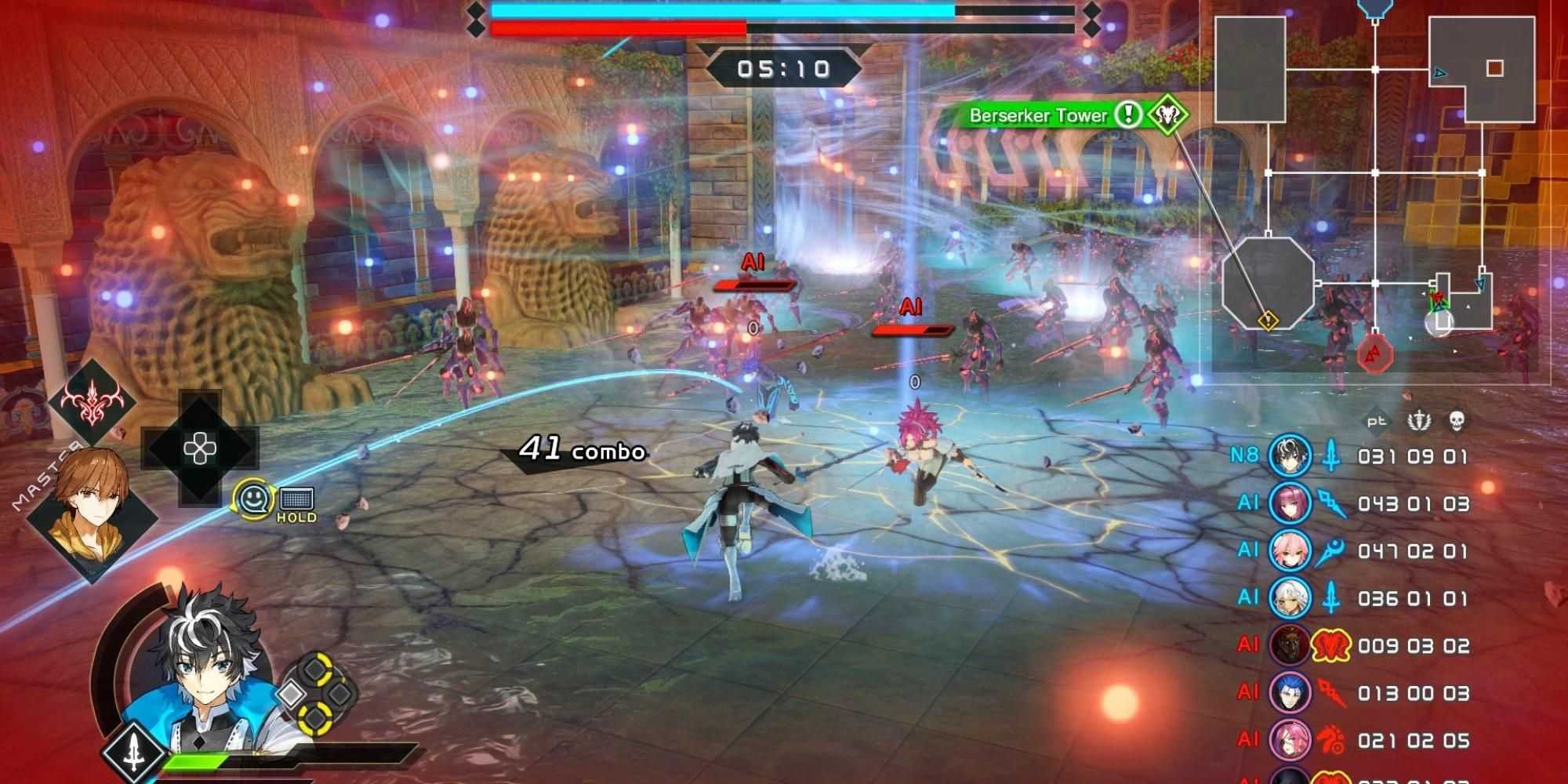1568x784 pixels.
Task: Choose the blue-haired enemy AI scoreboard portrait
Action: (1290, 693)
